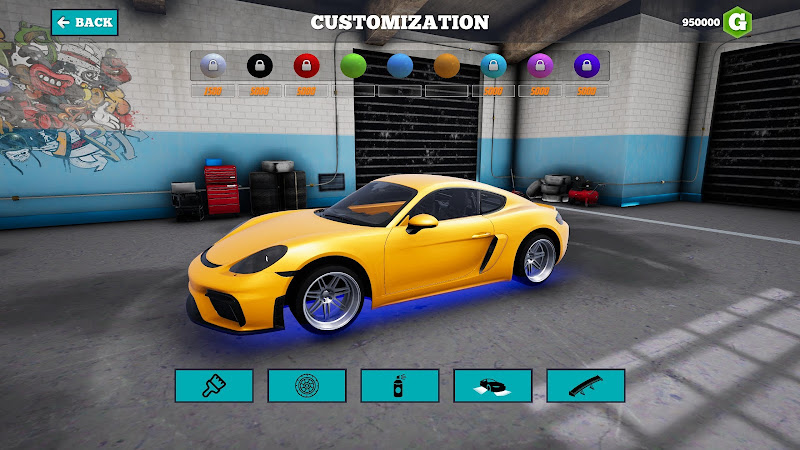The width and height of the screenshot is (800, 450).
Task: Open the paintbrush customization category
Action: 214,385
